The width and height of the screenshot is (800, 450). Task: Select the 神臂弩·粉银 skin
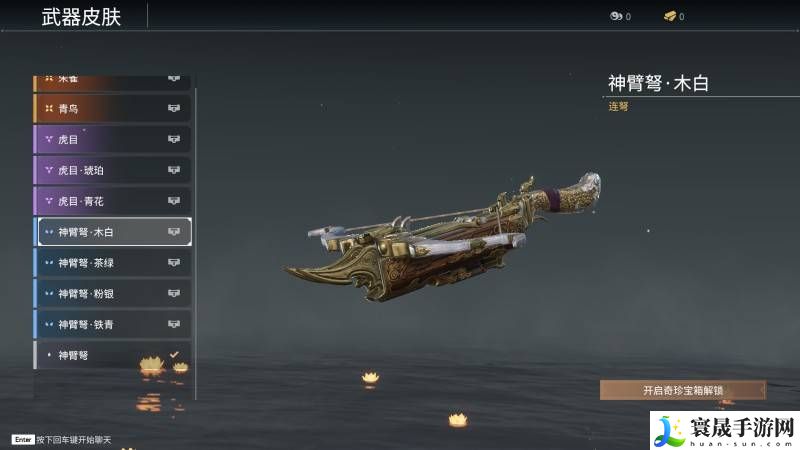112,294
